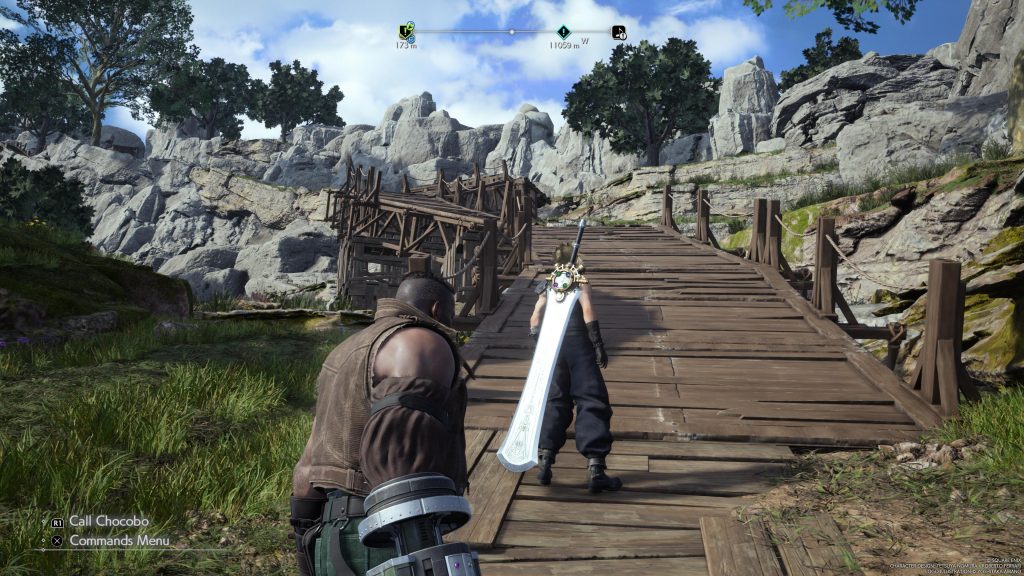
Task: Select the green quest marker on the compass
Action: 405,32
